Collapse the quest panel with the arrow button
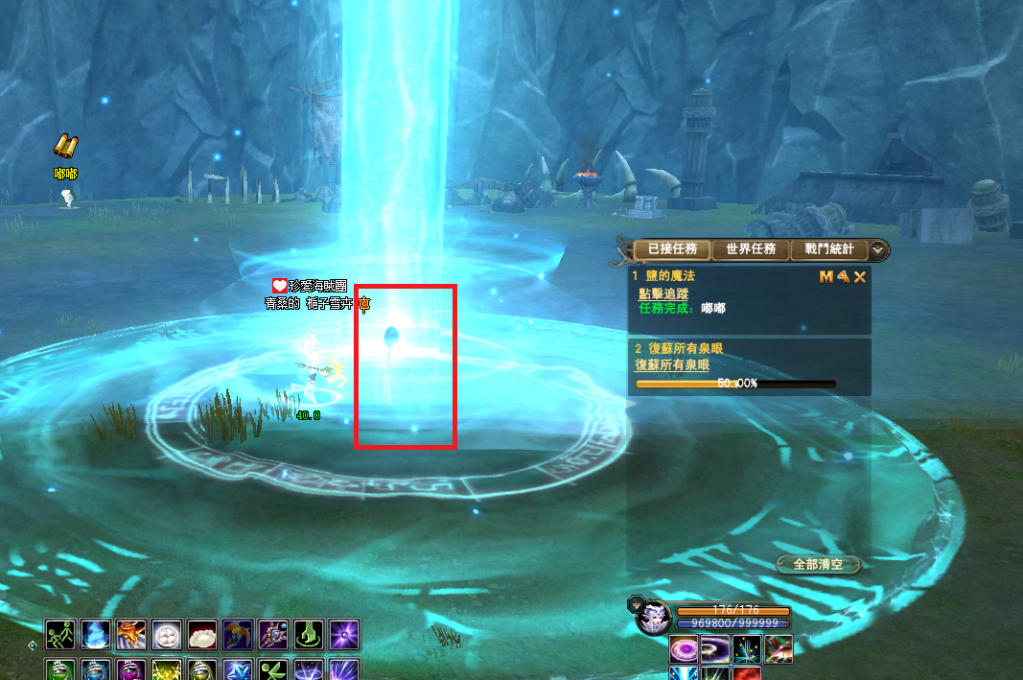The height and width of the screenshot is (680, 1023). pos(877,250)
